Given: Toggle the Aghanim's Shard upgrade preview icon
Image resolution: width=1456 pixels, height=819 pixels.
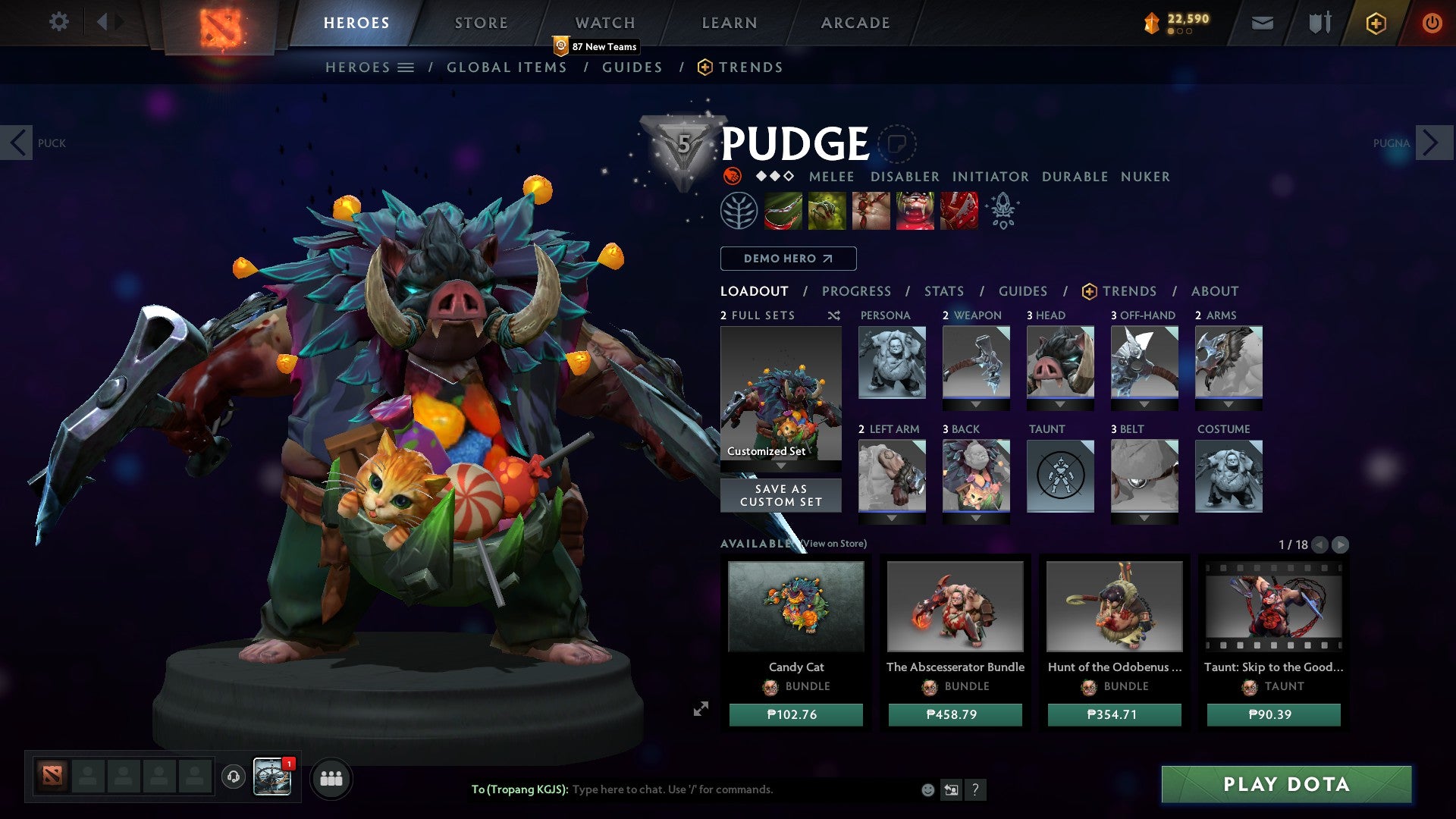Looking at the screenshot, I should [x=1003, y=210].
